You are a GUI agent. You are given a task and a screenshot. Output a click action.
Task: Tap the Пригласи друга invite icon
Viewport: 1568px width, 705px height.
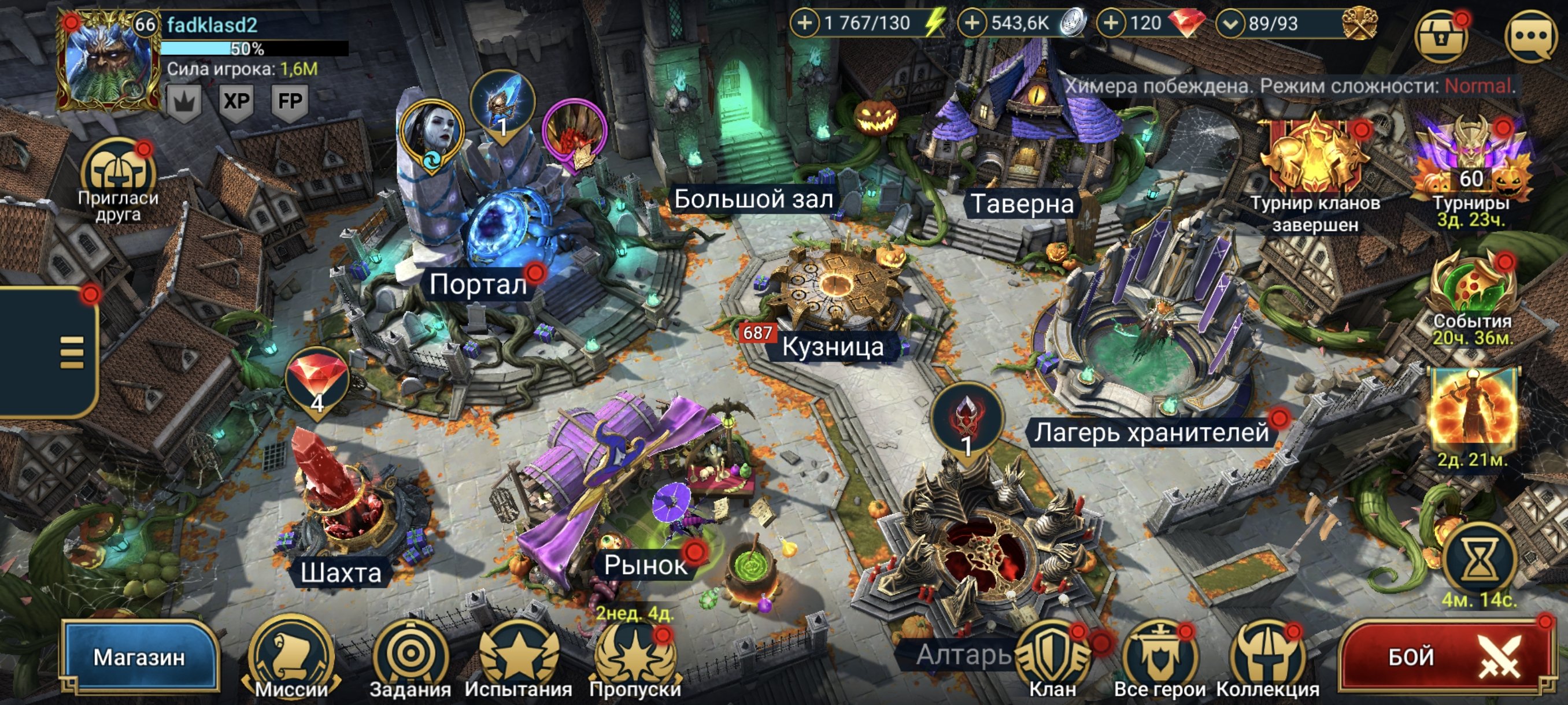118,176
